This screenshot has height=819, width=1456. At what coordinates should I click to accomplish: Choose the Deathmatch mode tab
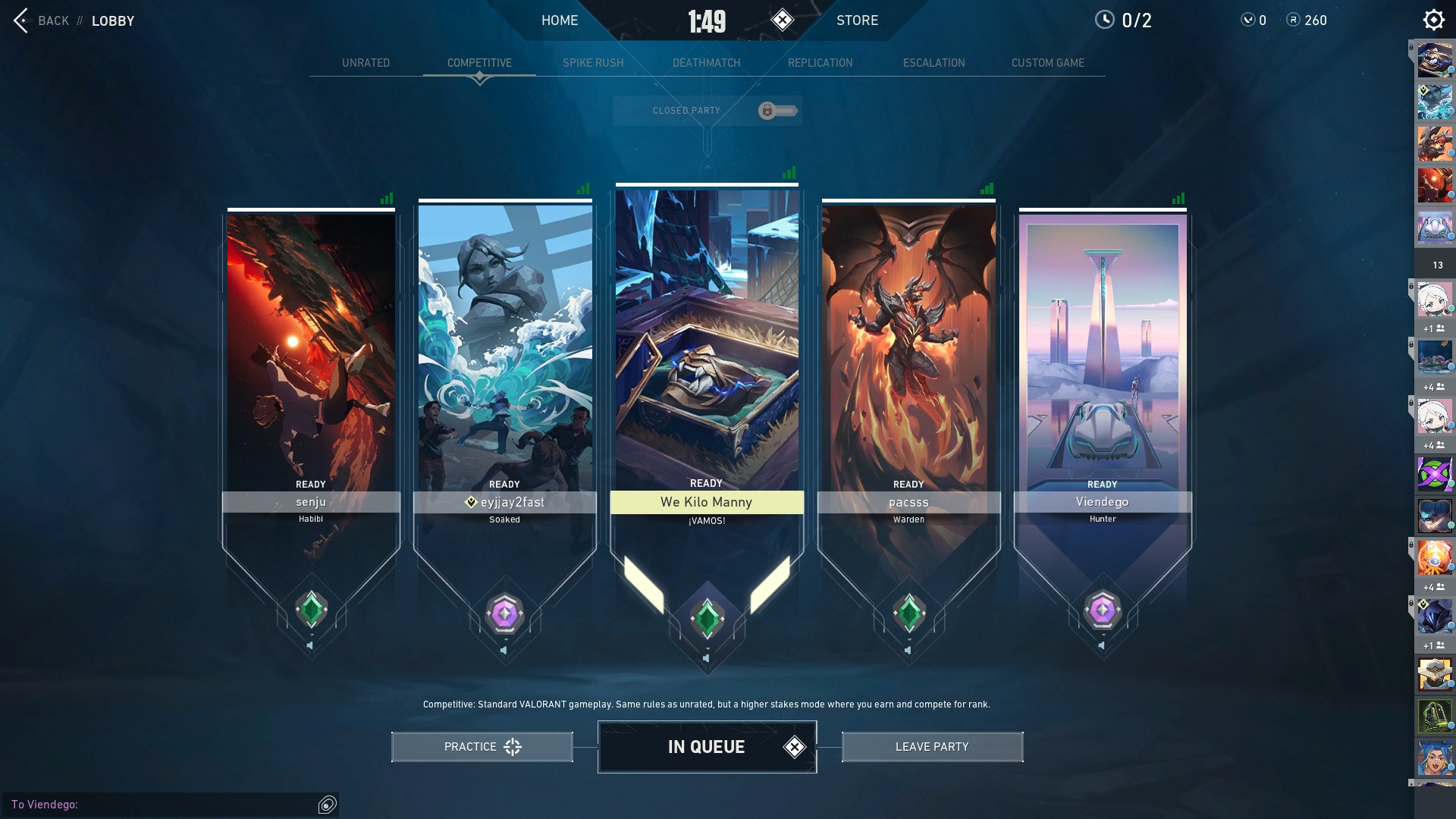point(706,63)
